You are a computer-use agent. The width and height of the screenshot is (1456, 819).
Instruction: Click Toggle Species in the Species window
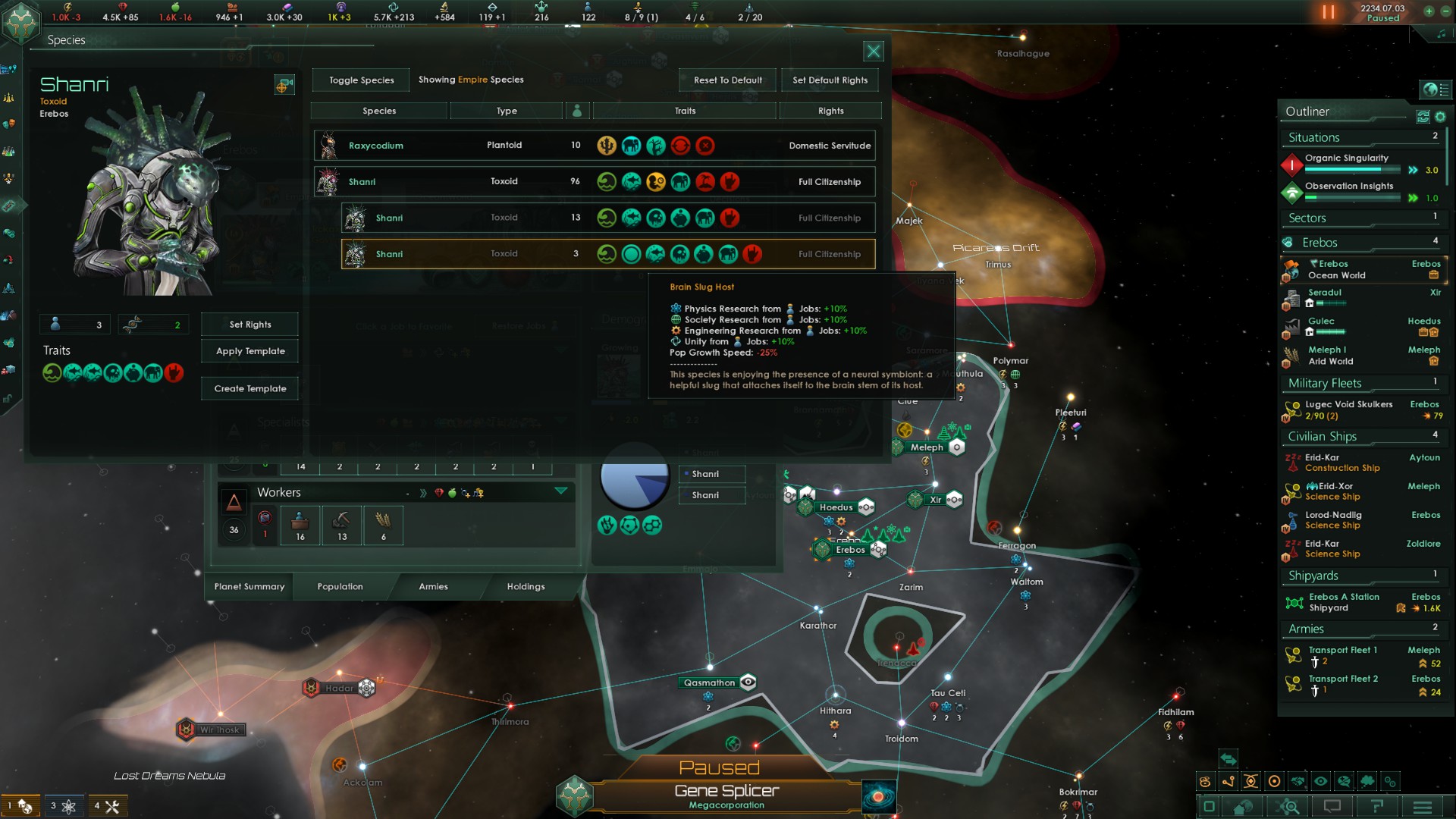(360, 80)
